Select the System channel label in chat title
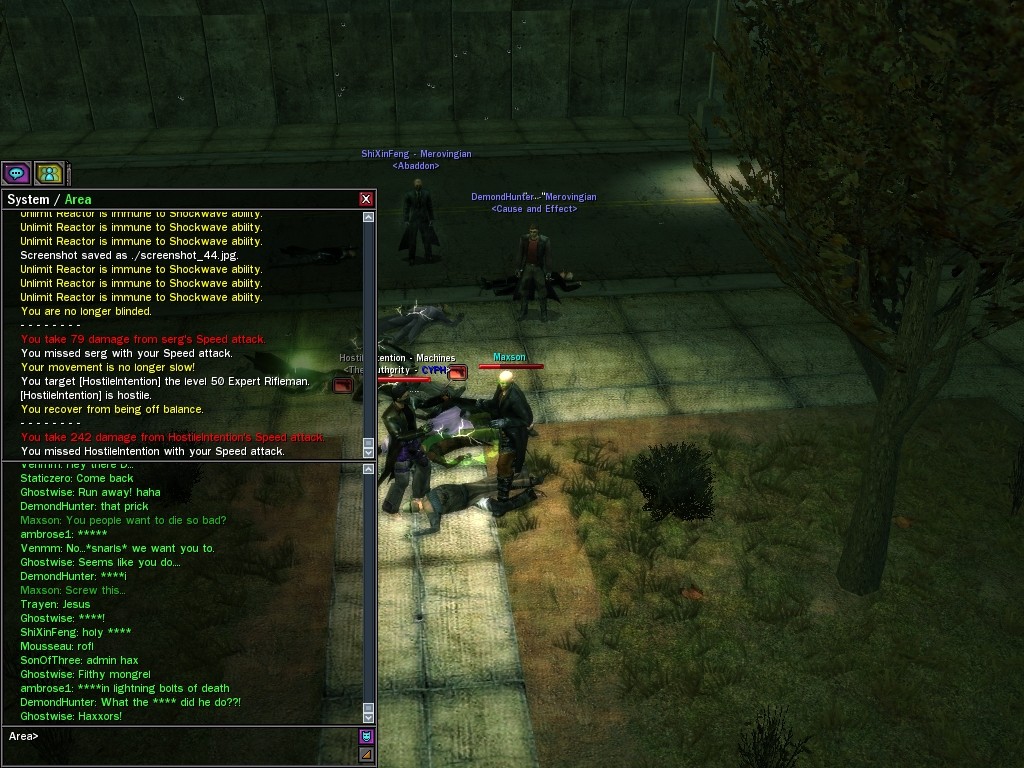Image resolution: width=1024 pixels, height=768 pixels. [28, 200]
